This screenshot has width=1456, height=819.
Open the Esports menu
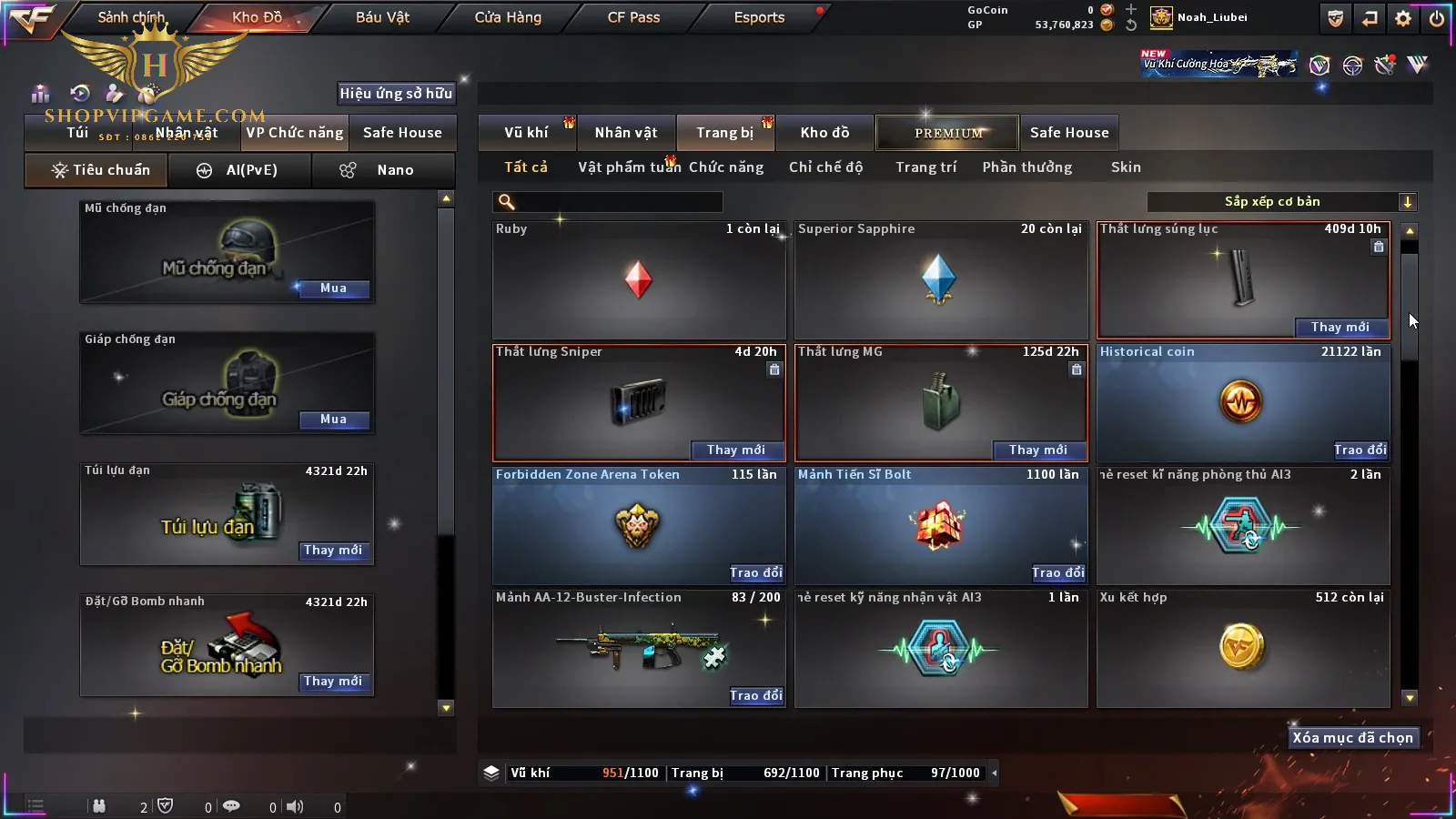click(x=759, y=17)
